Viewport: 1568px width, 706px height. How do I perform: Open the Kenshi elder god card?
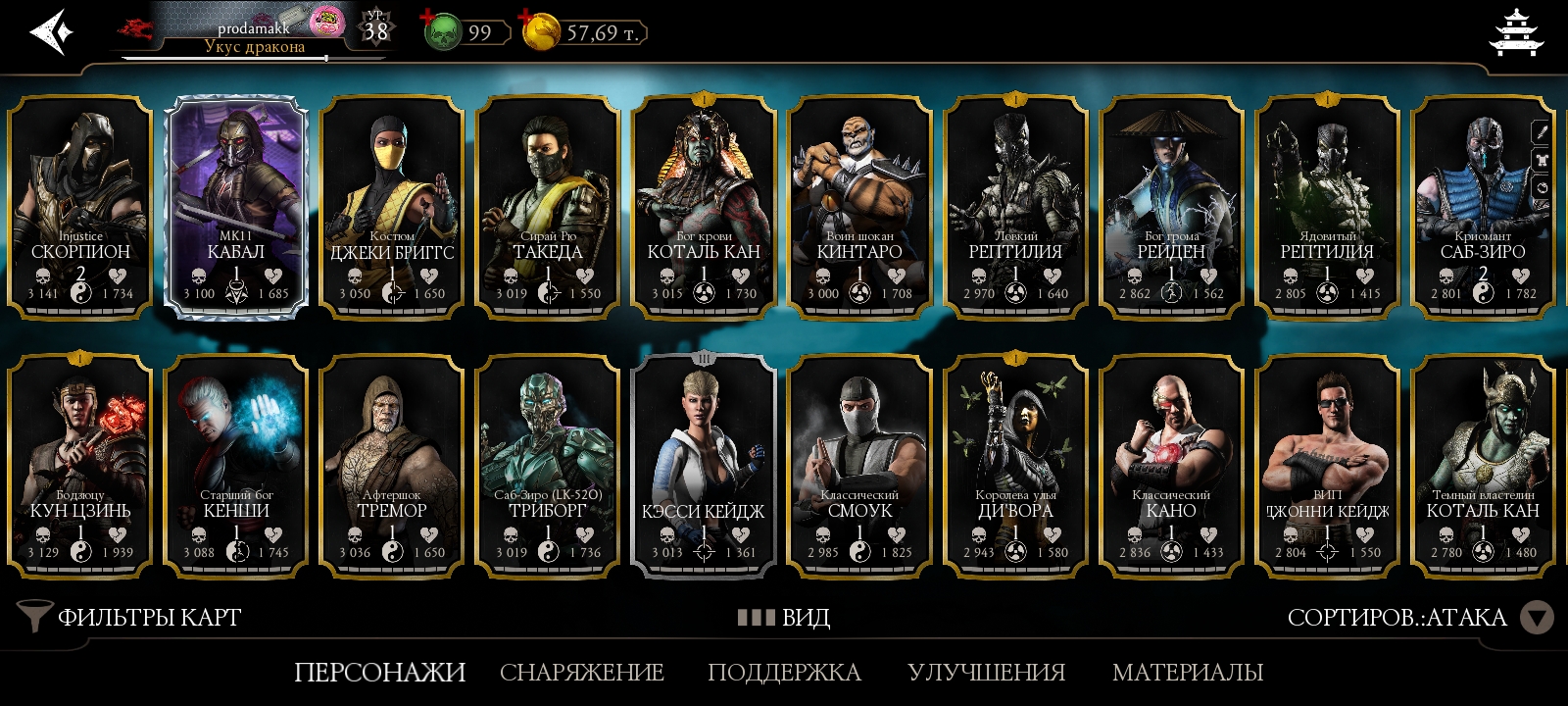click(236, 467)
